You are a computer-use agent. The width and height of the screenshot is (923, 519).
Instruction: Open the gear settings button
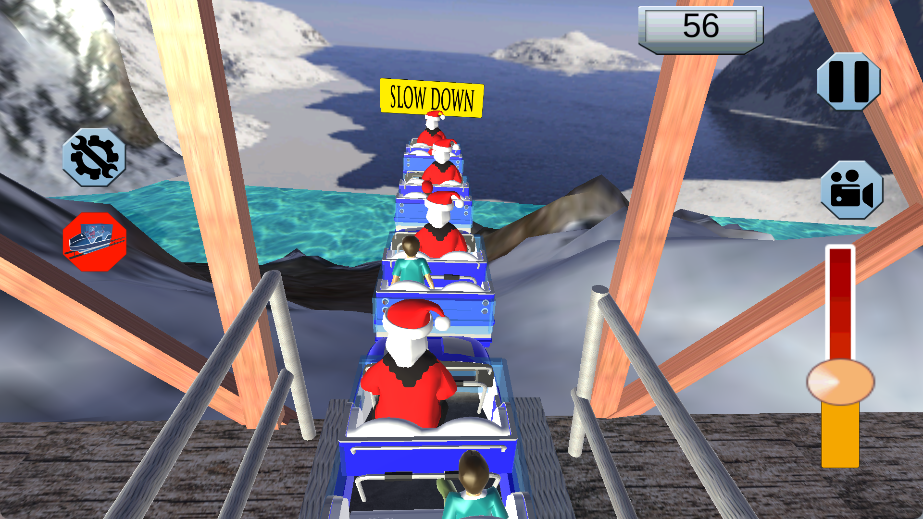pyautogui.click(x=94, y=157)
